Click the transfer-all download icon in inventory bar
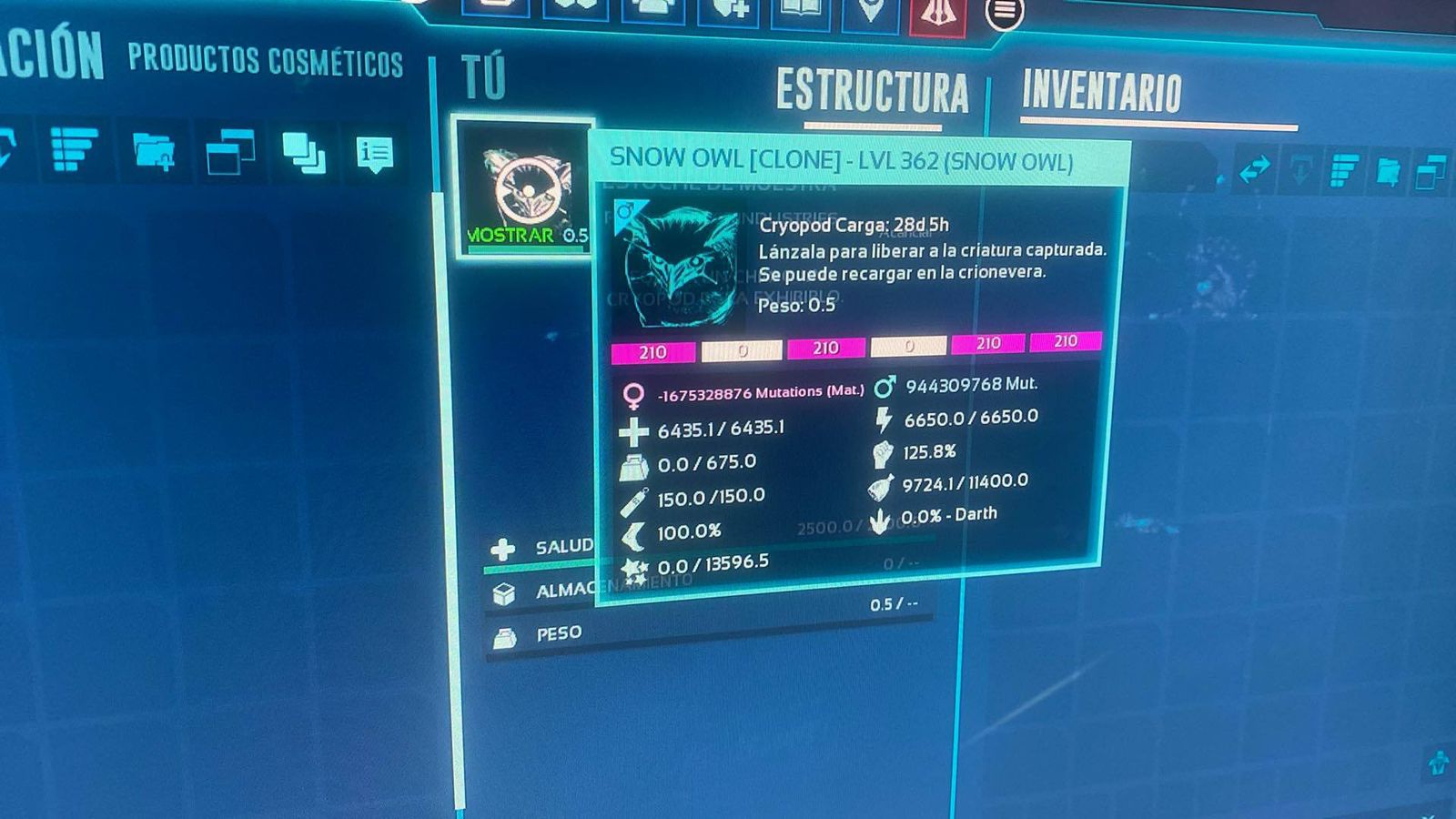The width and height of the screenshot is (1456, 819). [1300, 170]
